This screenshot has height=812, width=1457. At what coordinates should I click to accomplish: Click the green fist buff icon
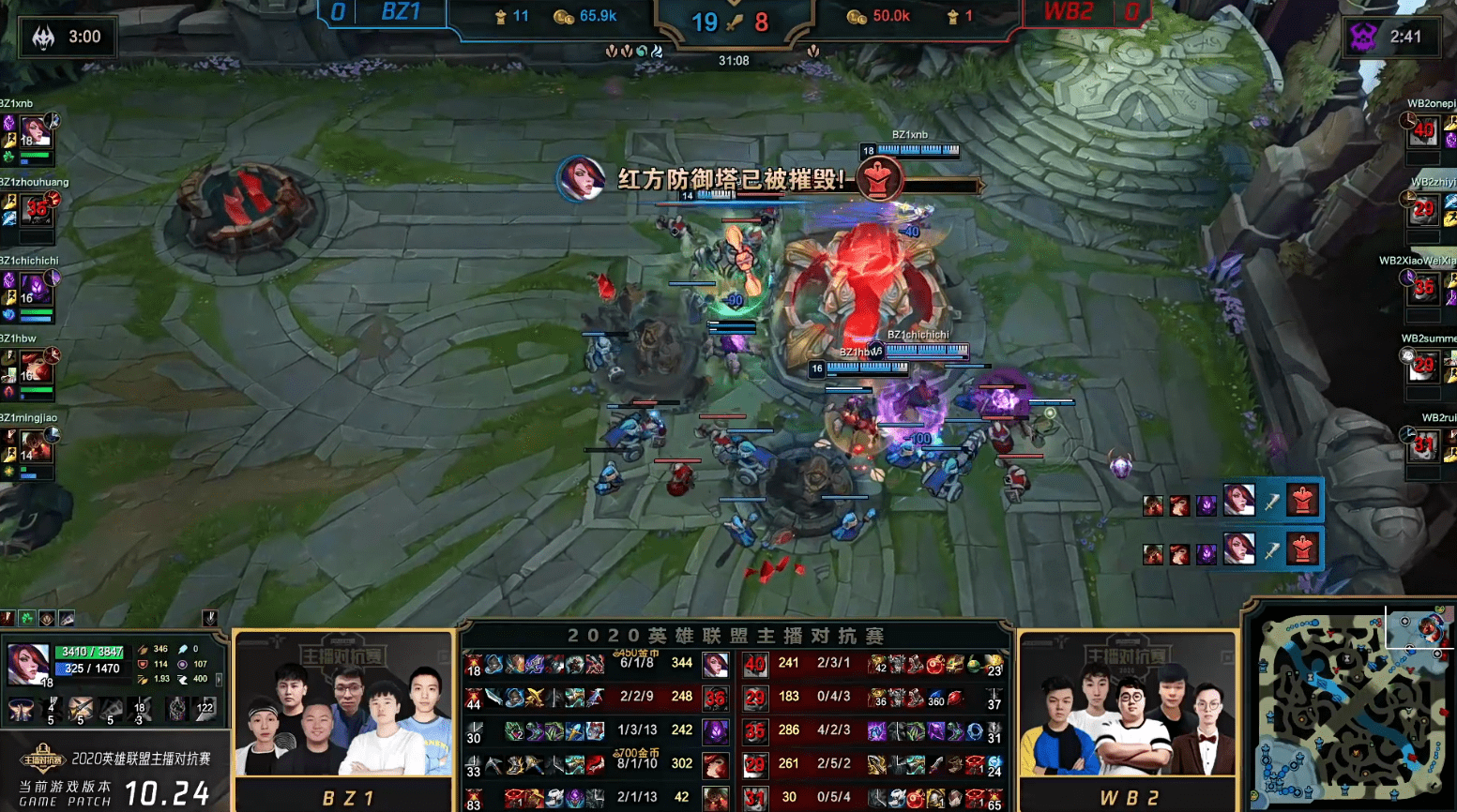27,618
